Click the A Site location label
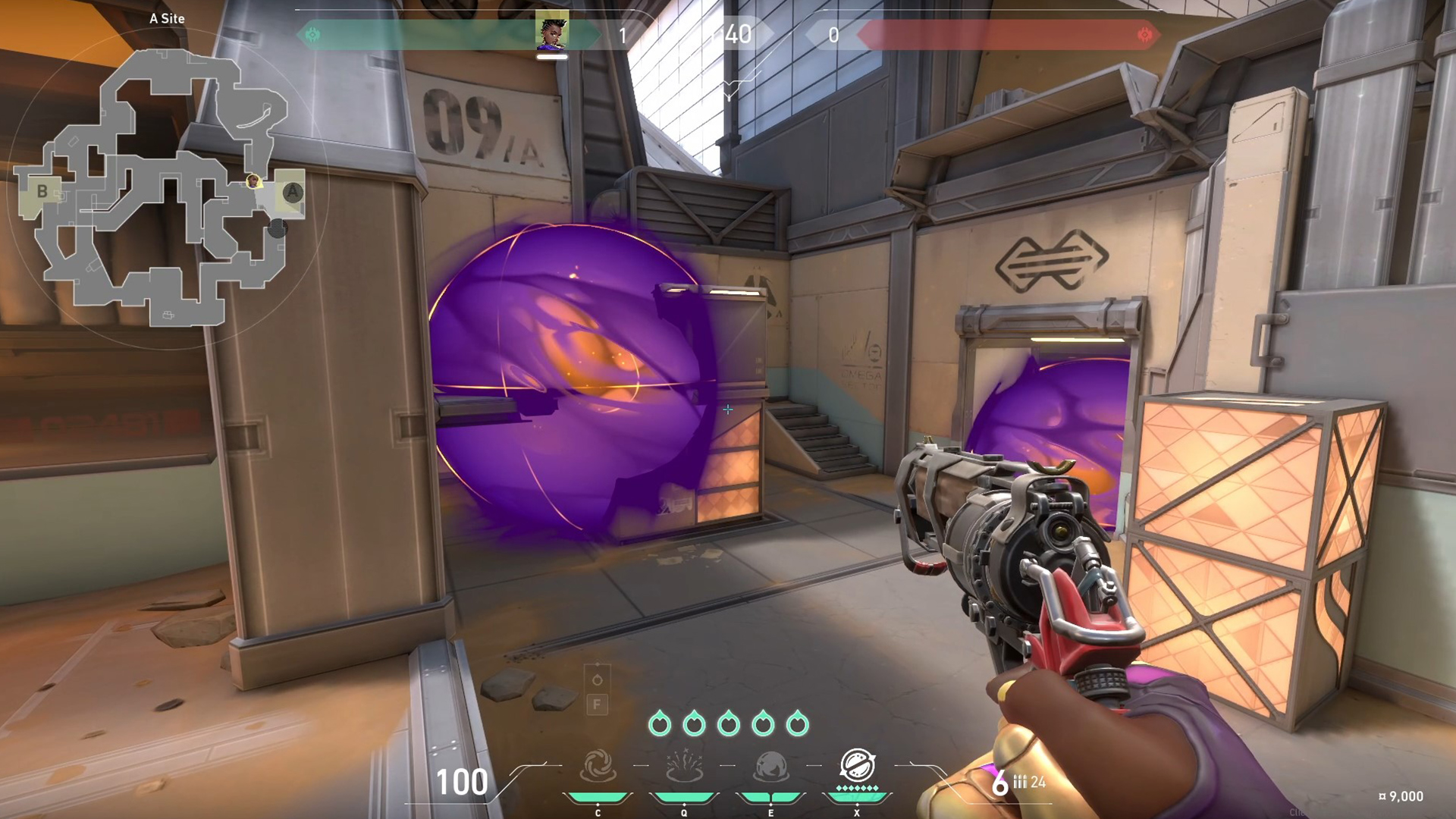Image resolution: width=1456 pixels, height=819 pixels. coord(168,18)
